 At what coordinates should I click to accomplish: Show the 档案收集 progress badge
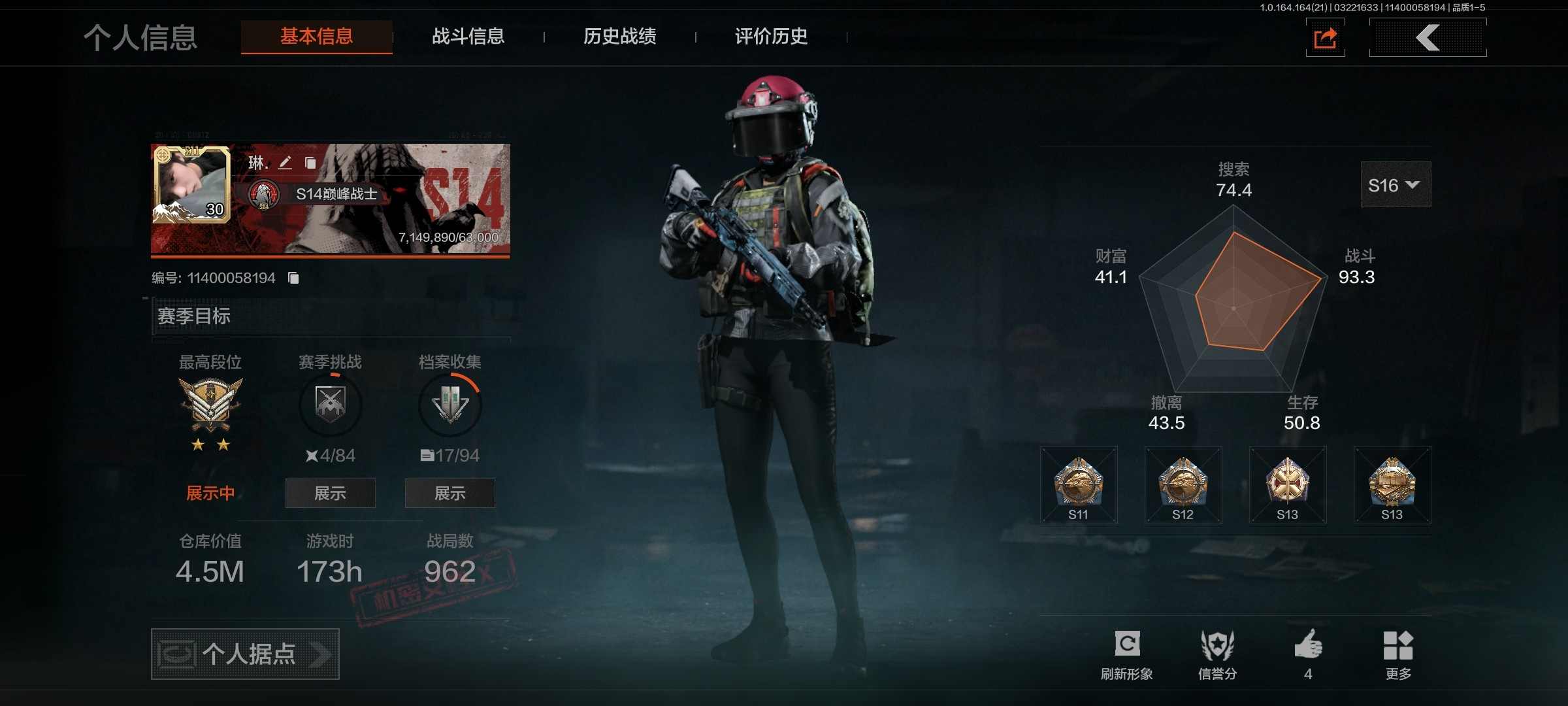point(449,494)
